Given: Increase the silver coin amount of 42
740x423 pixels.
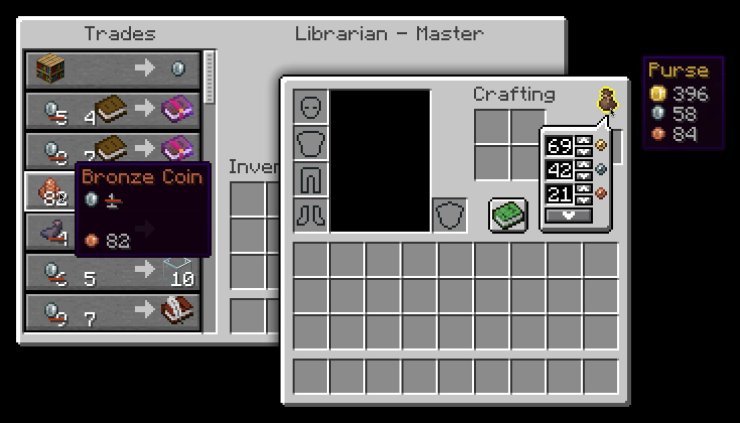Looking at the screenshot, I should (583, 164).
